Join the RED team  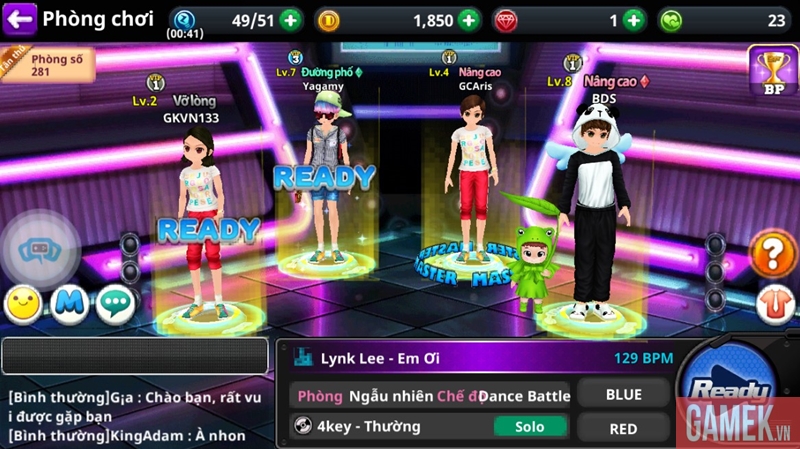623,428
